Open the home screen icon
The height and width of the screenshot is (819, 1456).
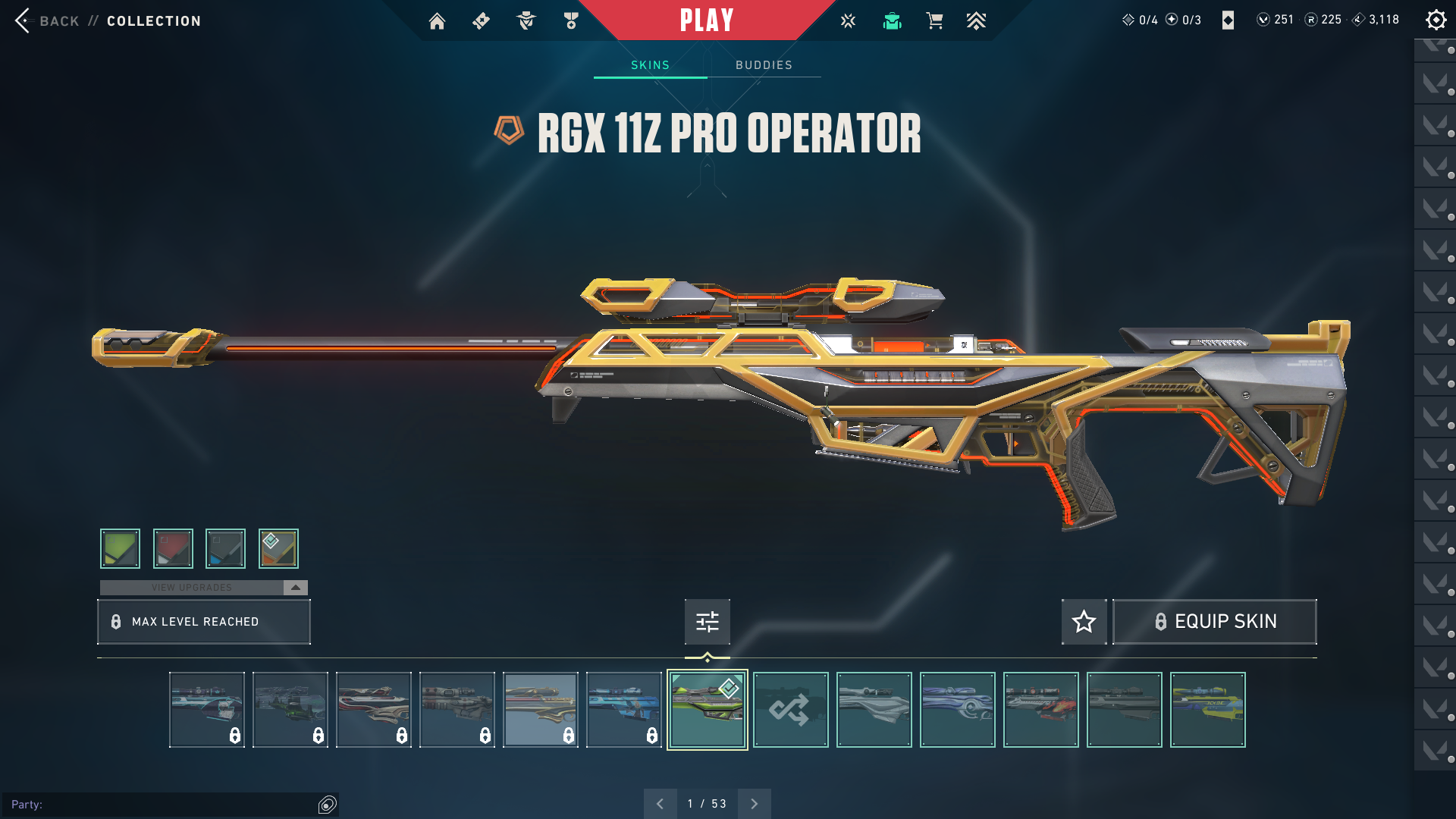(437, 21)
